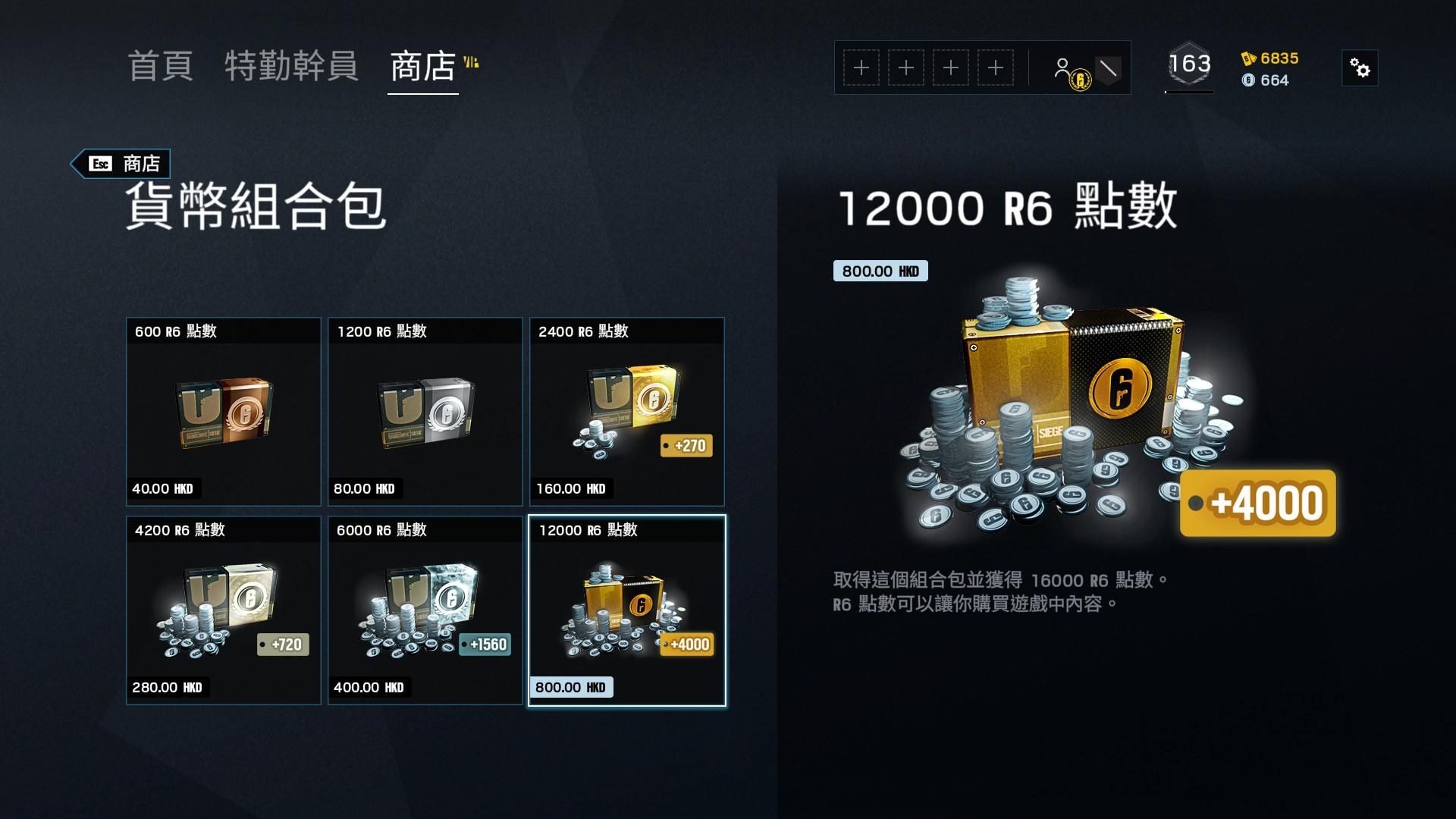Click the renown coin 664 icon
The width and height of the screenshot is (1456, 819).
[1250, 81]
